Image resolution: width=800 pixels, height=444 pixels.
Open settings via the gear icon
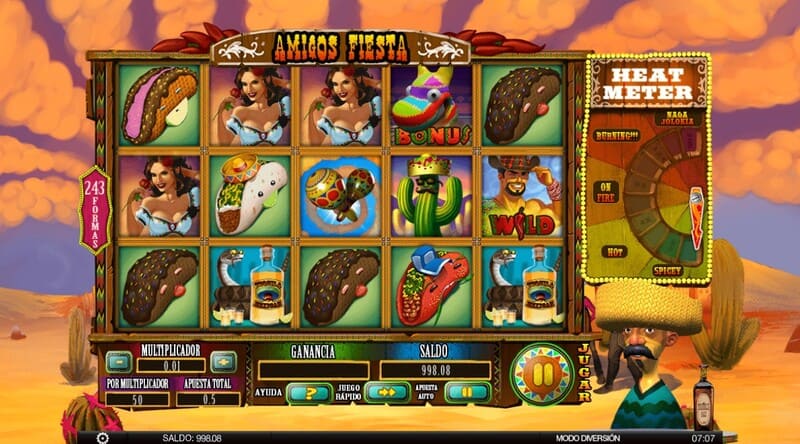click(x=102, y=437)
